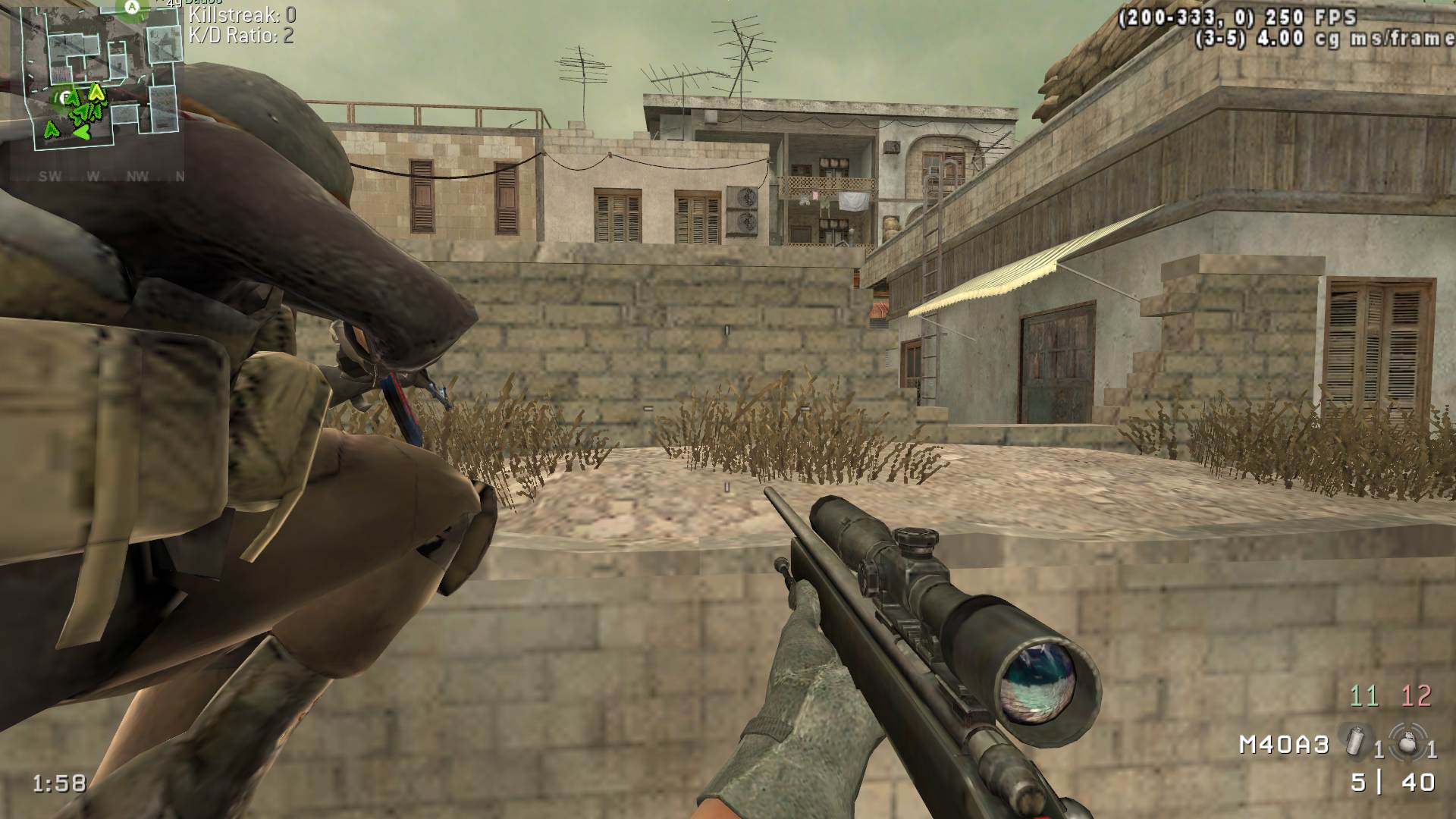Image resolution: width=1456 pixels, height=819 pixels.
Task: Select the stun grenade canister icon
Action: point(1354,739)
